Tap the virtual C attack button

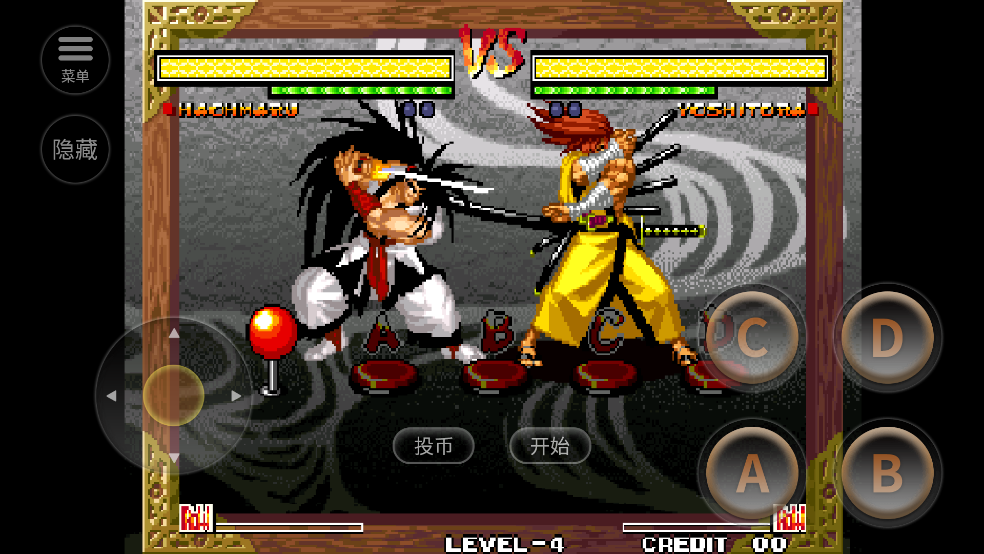(752, 339)
